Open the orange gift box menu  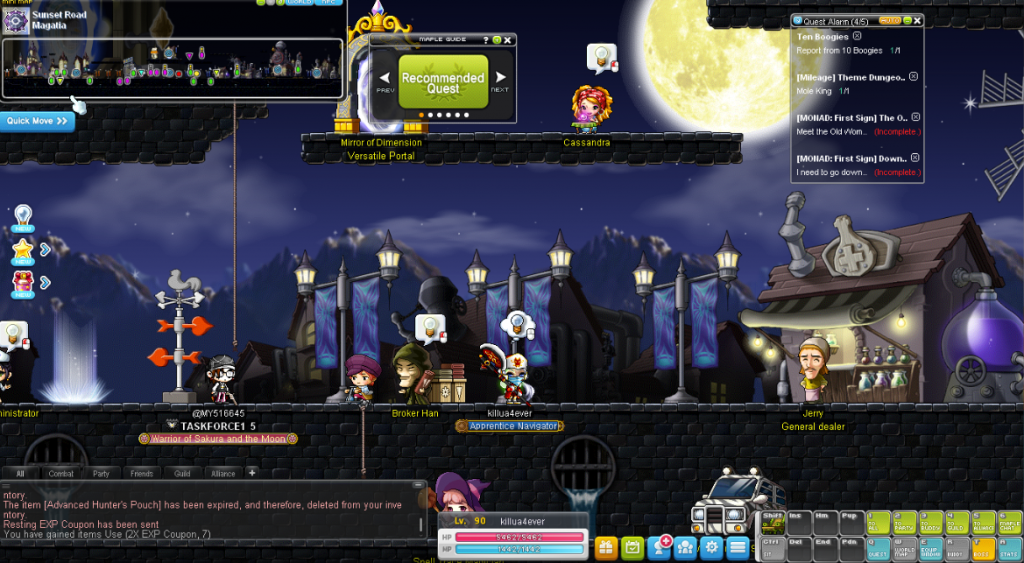[x=606, y=547]
